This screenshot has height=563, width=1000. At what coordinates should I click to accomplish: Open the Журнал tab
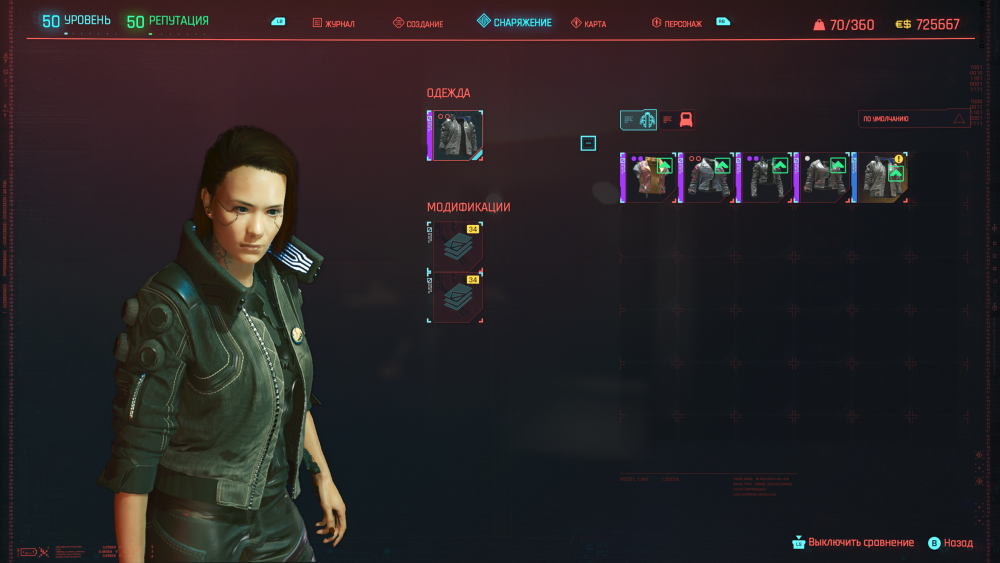pos(334,23)
